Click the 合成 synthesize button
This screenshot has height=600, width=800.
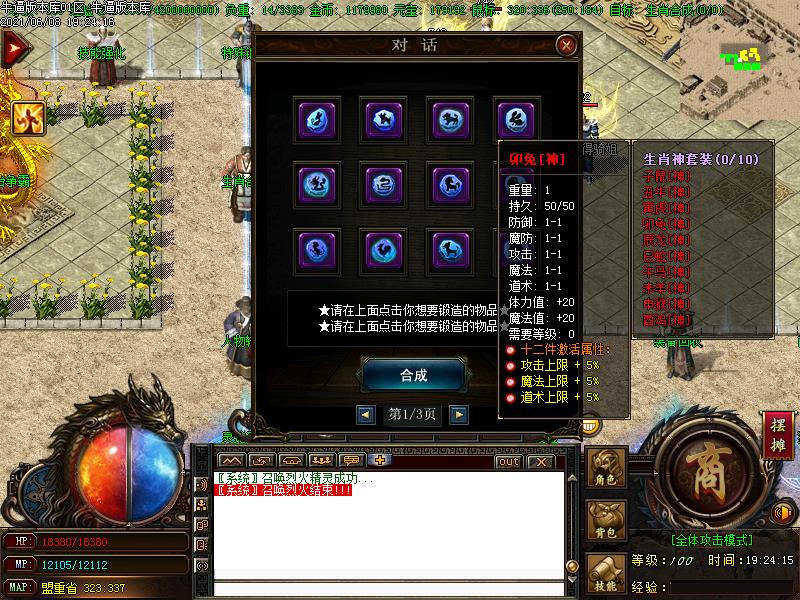pos(413,375)
